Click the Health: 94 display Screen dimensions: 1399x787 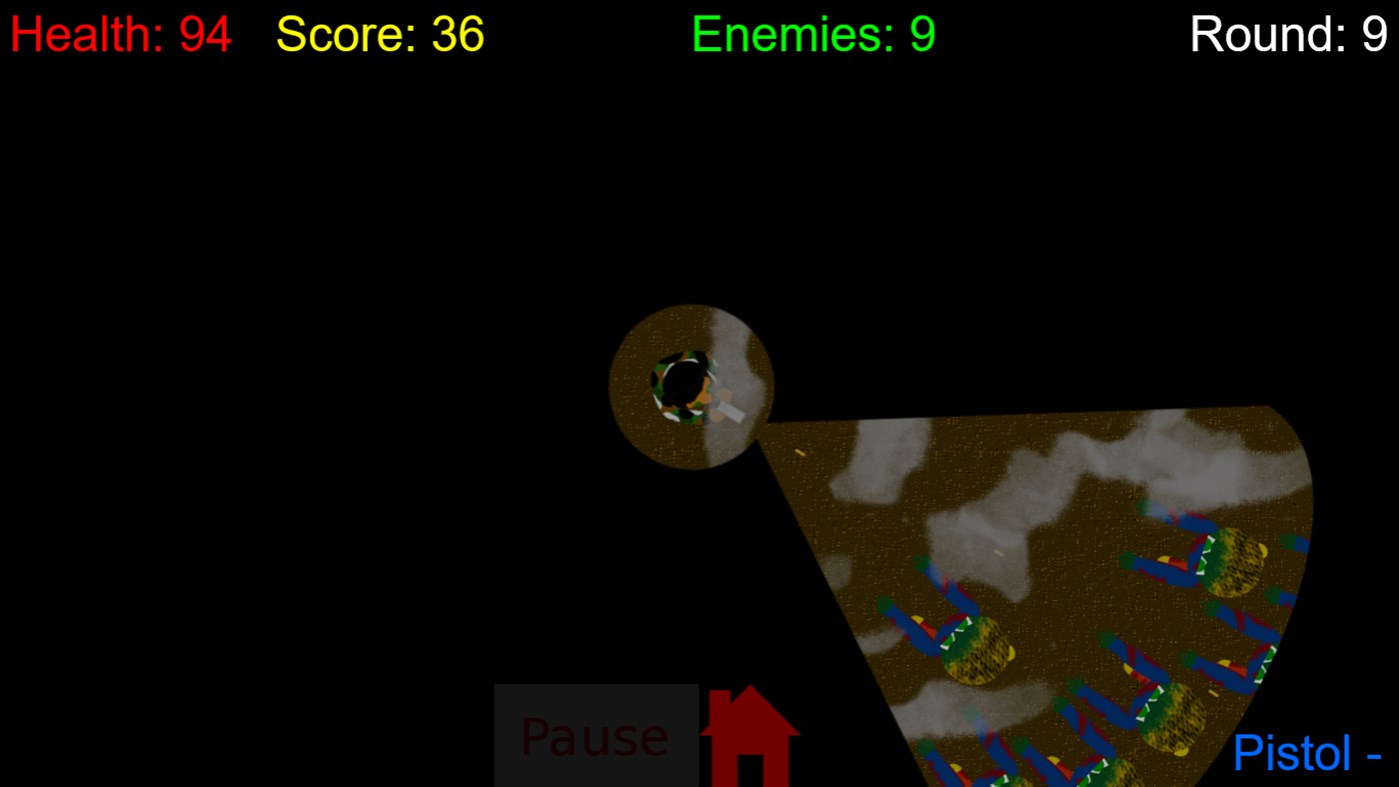click(x=120, y=34)
